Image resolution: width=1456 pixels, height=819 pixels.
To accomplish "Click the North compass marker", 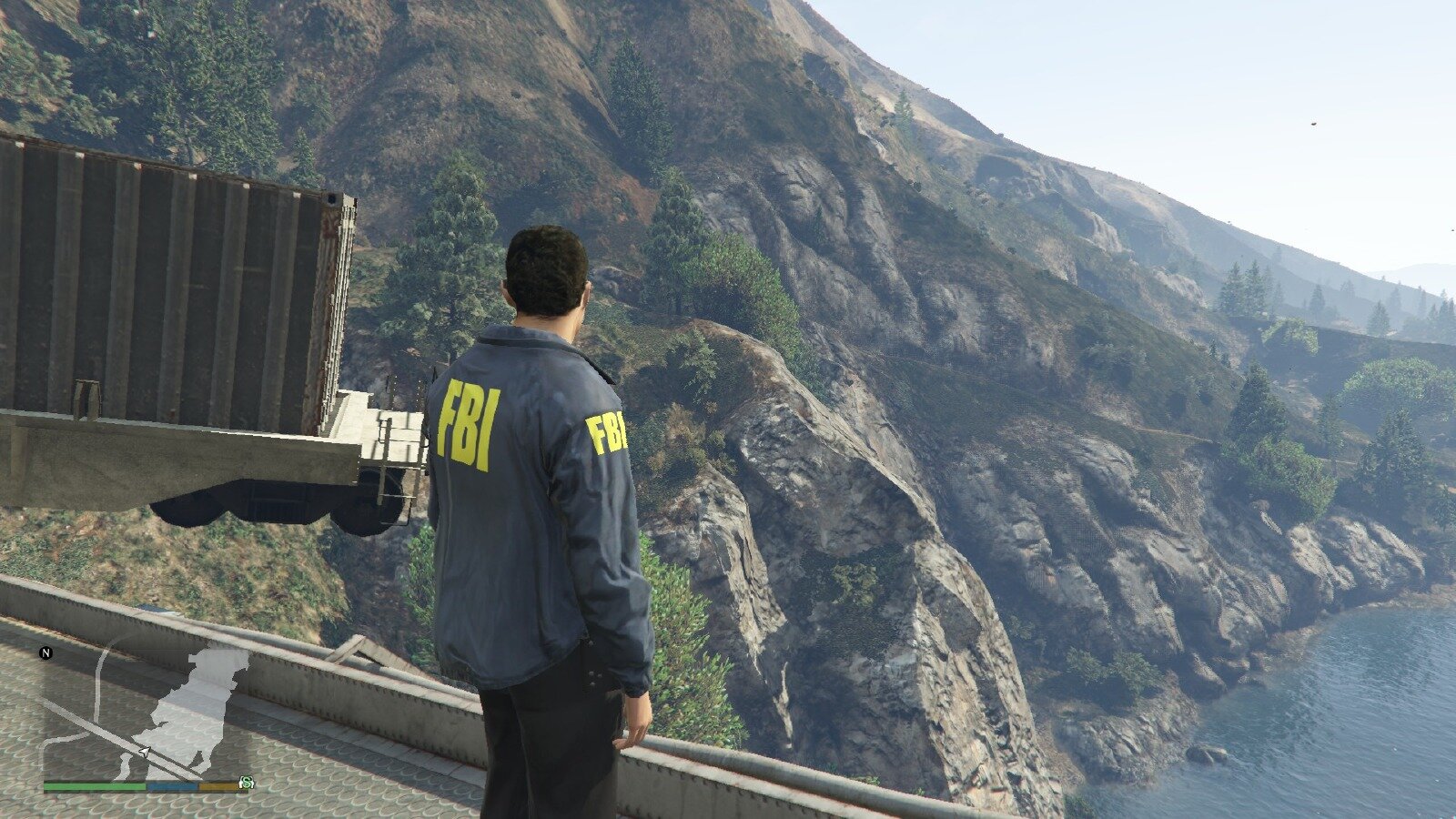I will point(46,652).
